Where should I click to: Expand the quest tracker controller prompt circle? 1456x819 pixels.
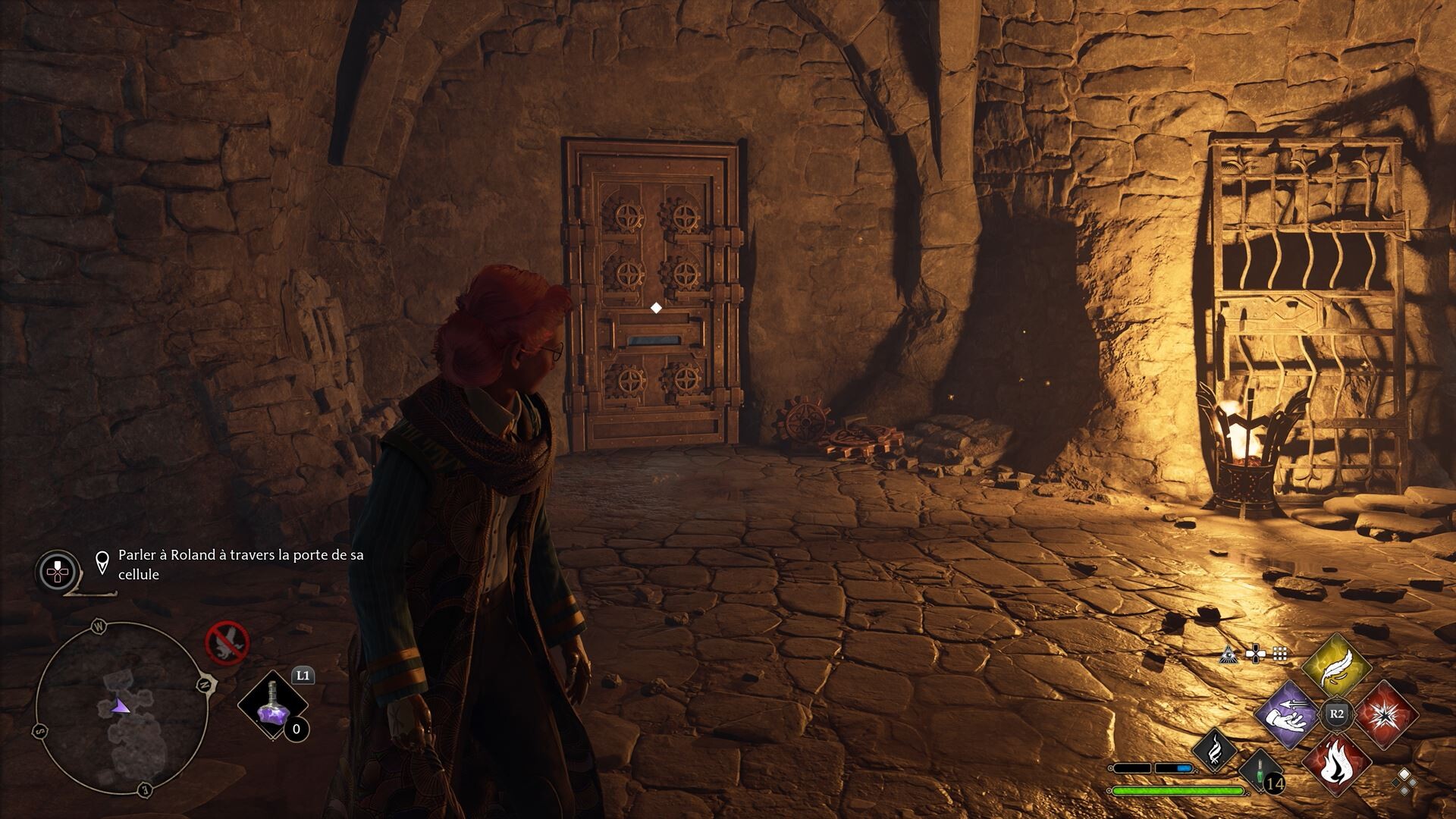pos(58,570)
